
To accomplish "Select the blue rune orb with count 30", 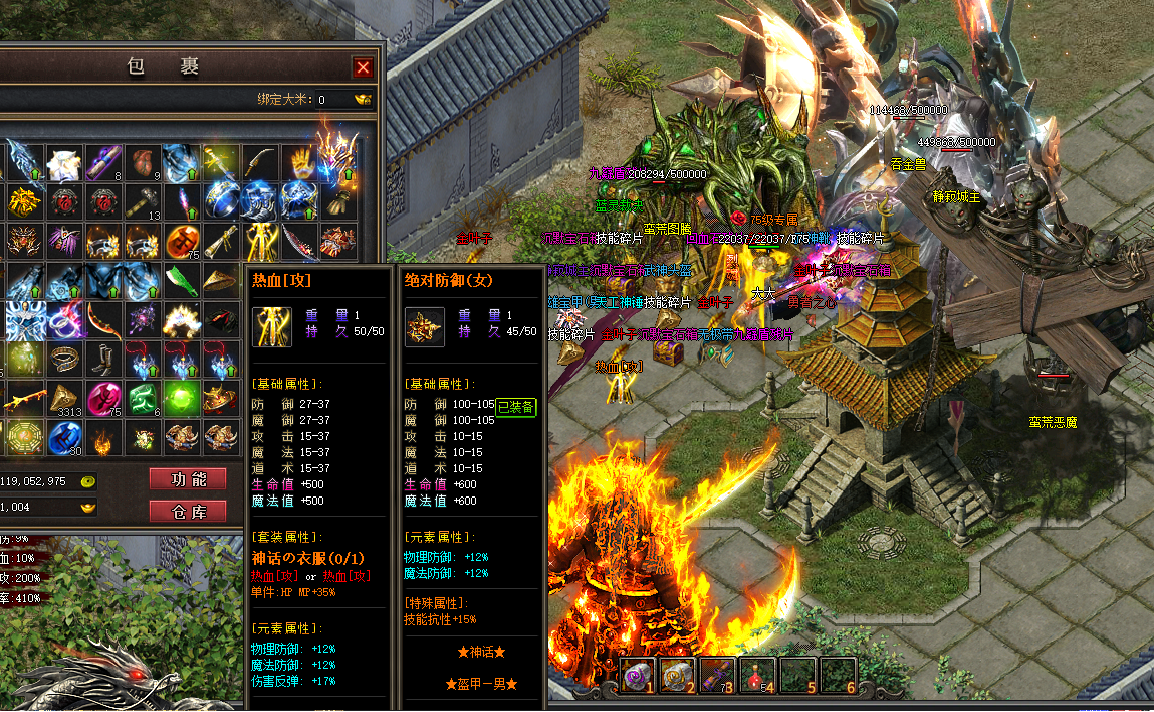I will pyautogui.click(x=65, y=437).
